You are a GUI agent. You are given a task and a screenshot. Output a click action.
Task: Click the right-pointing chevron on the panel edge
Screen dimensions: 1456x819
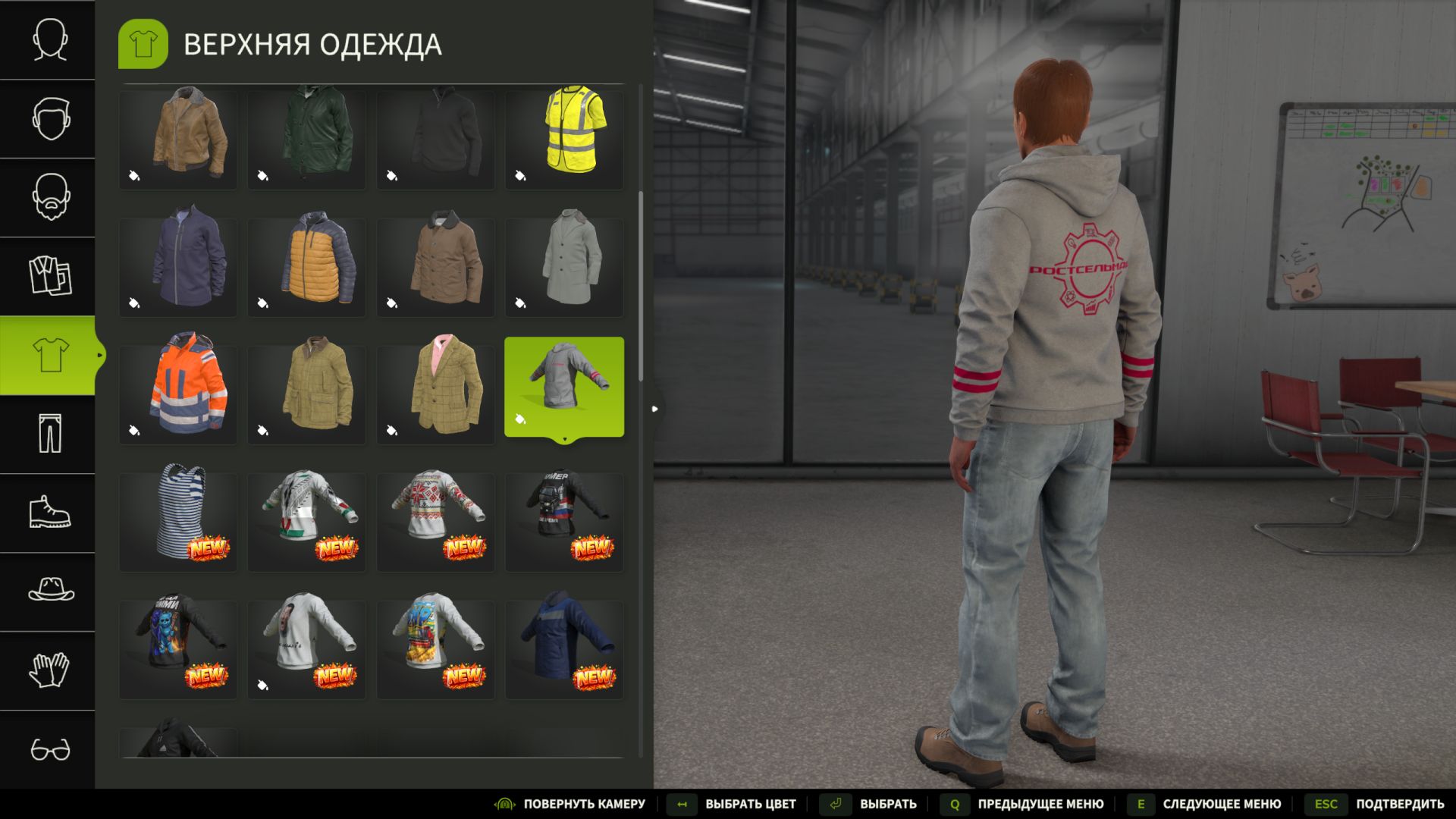(654, 409)
